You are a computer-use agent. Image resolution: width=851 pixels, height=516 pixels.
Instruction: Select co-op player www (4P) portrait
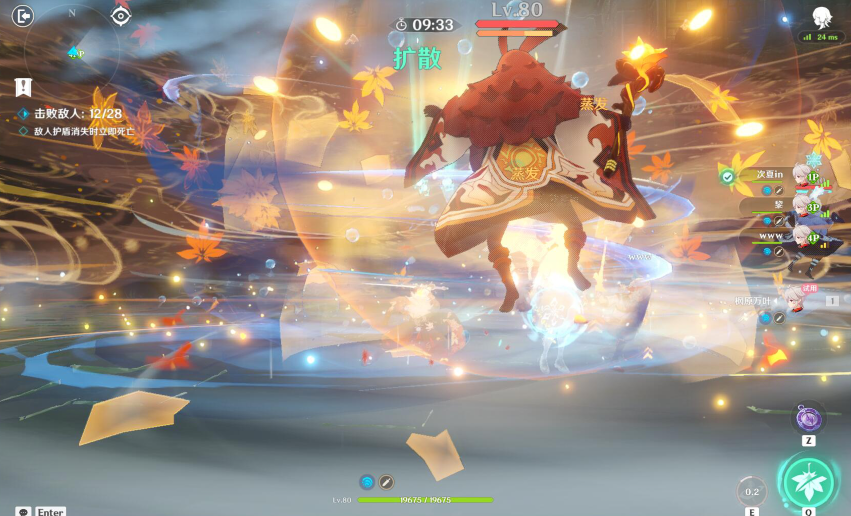tap(803, 237)
